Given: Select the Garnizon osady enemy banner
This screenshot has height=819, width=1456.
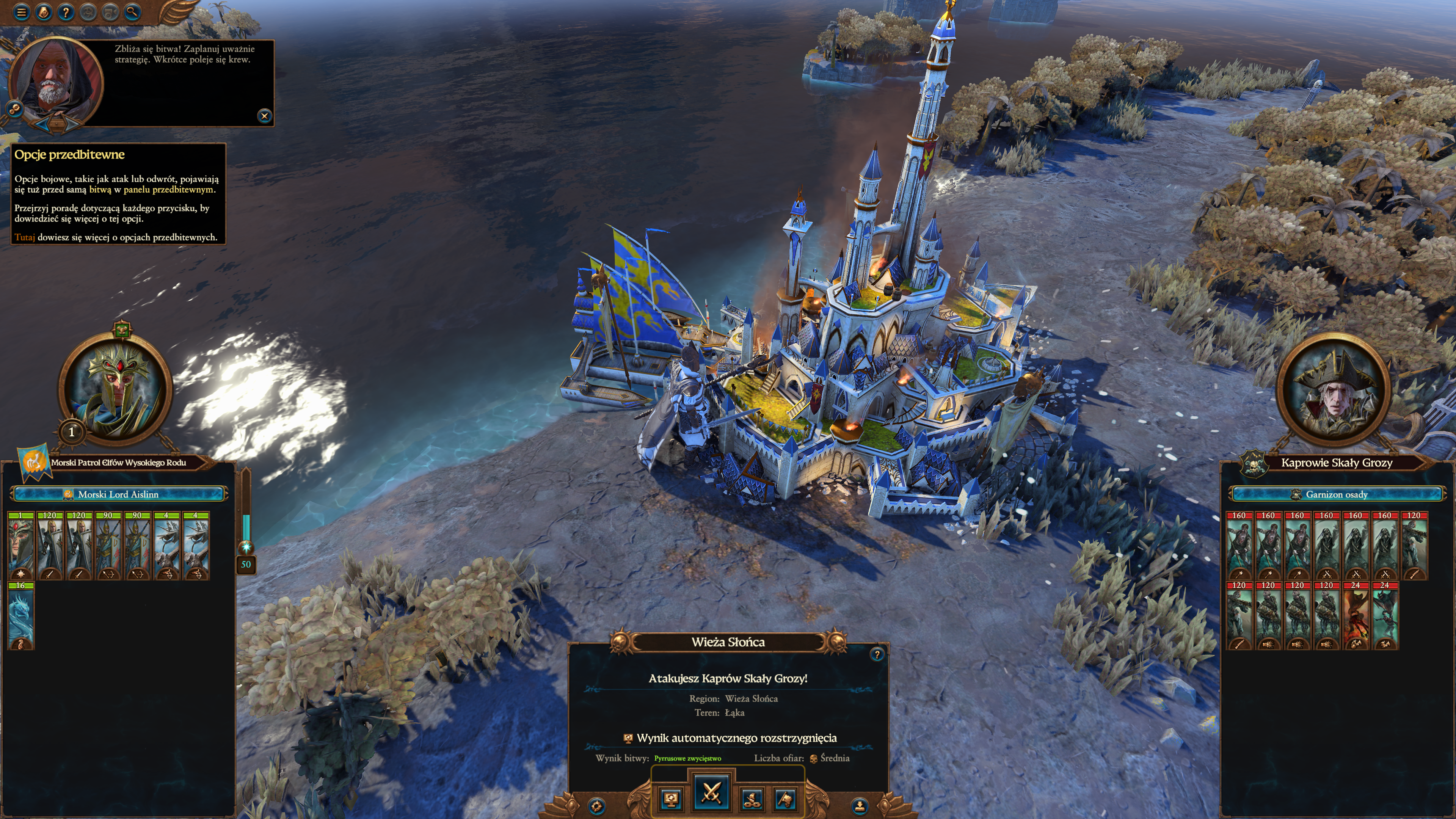Looking at the screenshot, I should pos(1336,494).
